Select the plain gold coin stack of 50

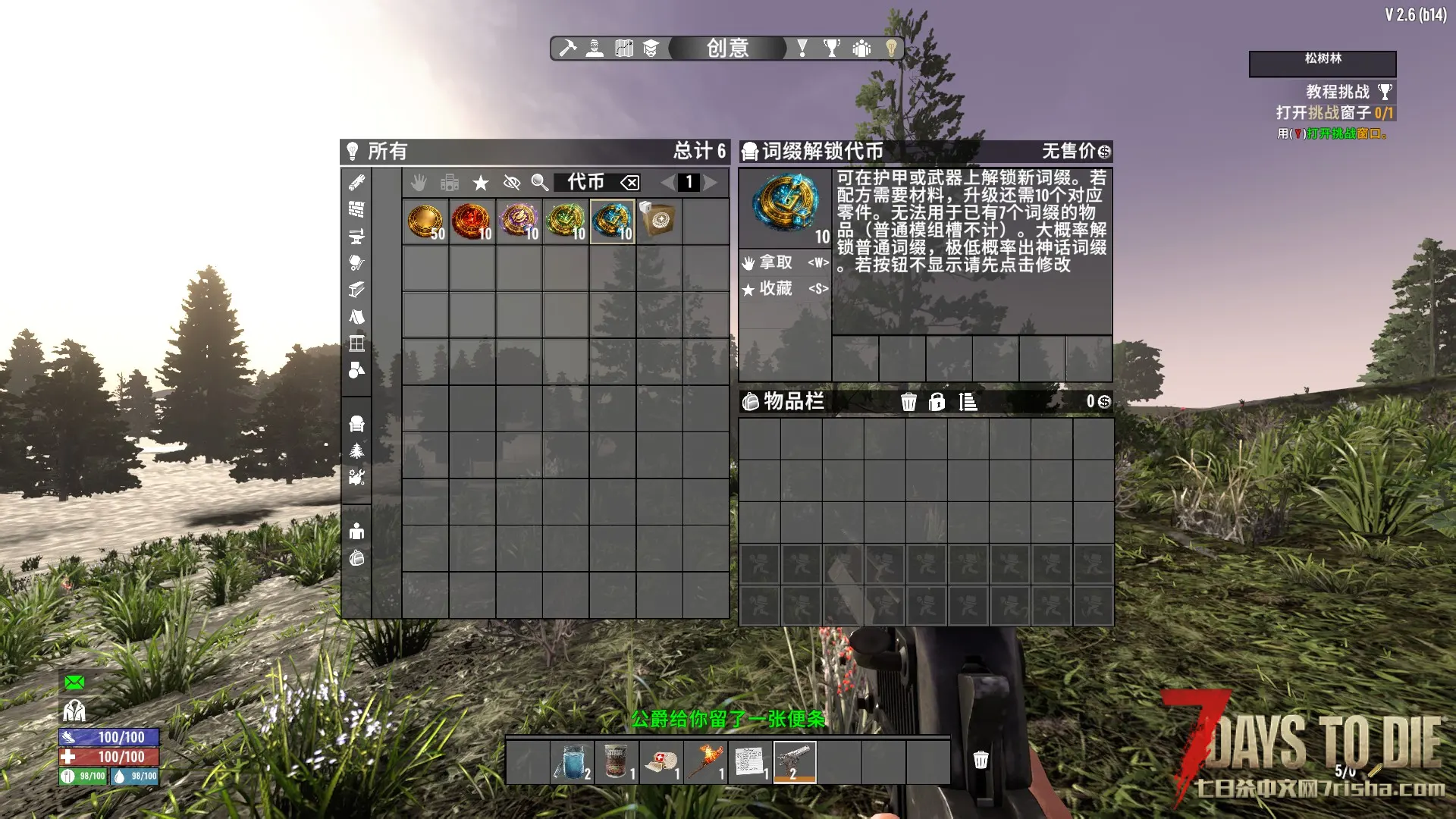click(425, 221)
